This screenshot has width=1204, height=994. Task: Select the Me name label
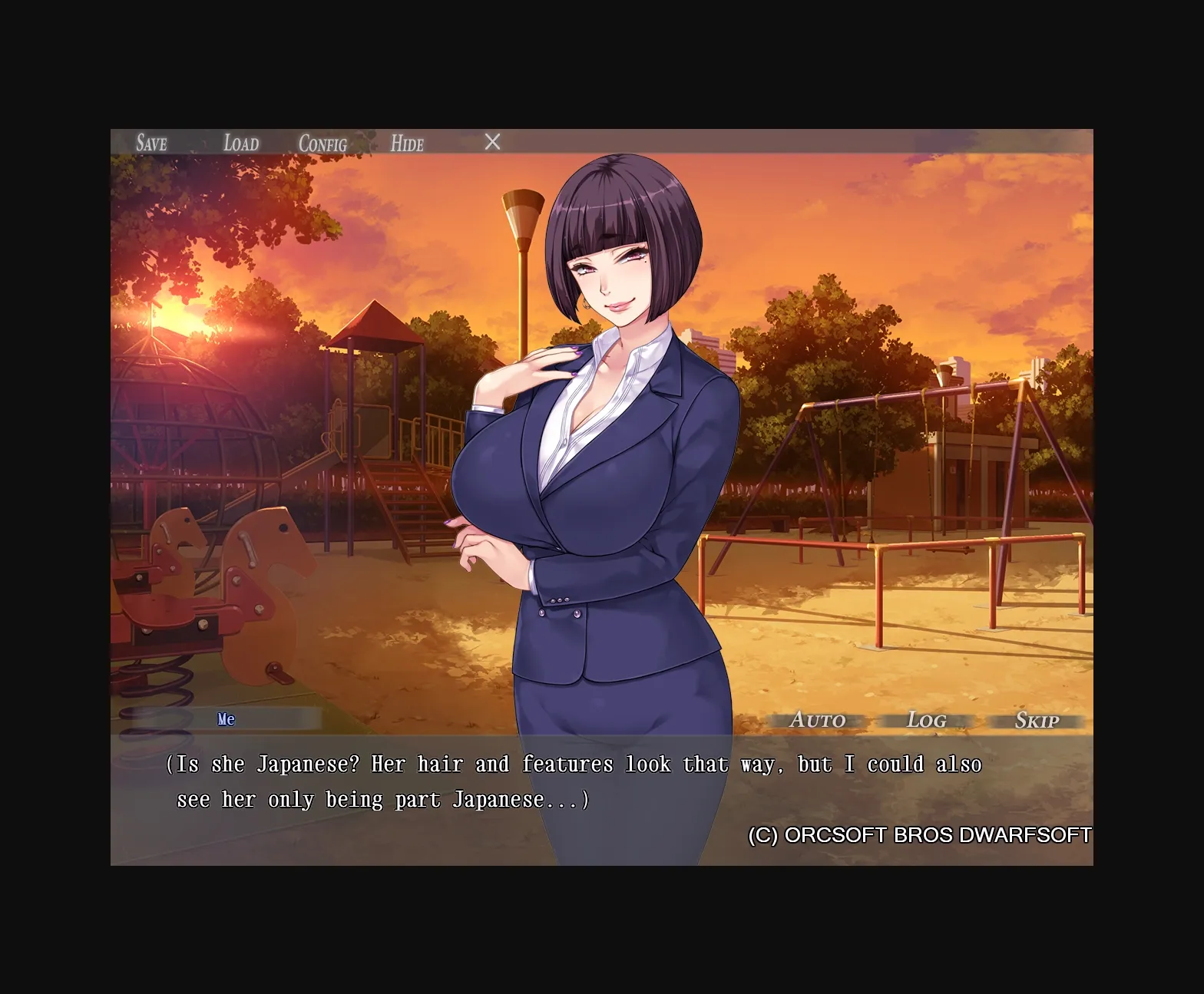point(227,719)
